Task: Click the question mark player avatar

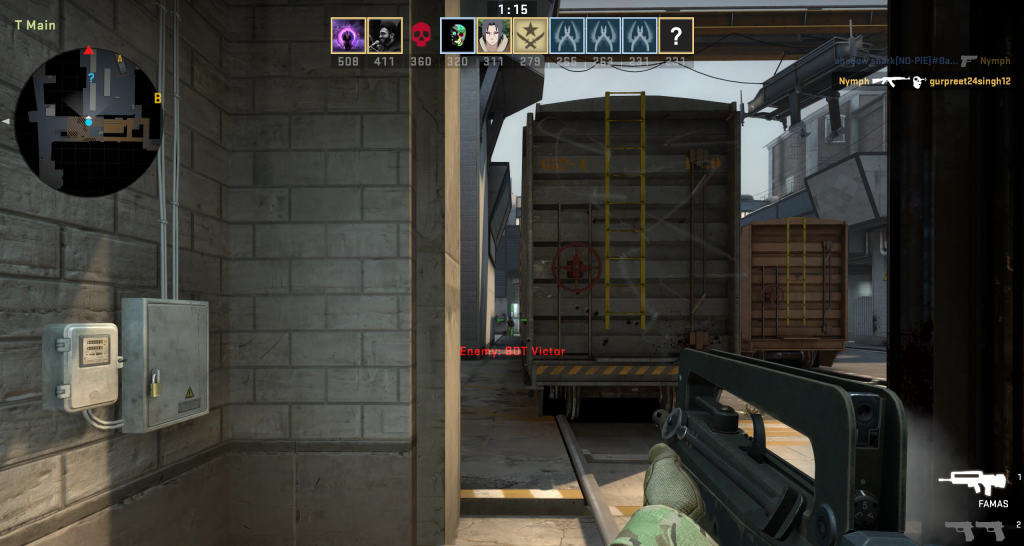Action: point(677,36)
